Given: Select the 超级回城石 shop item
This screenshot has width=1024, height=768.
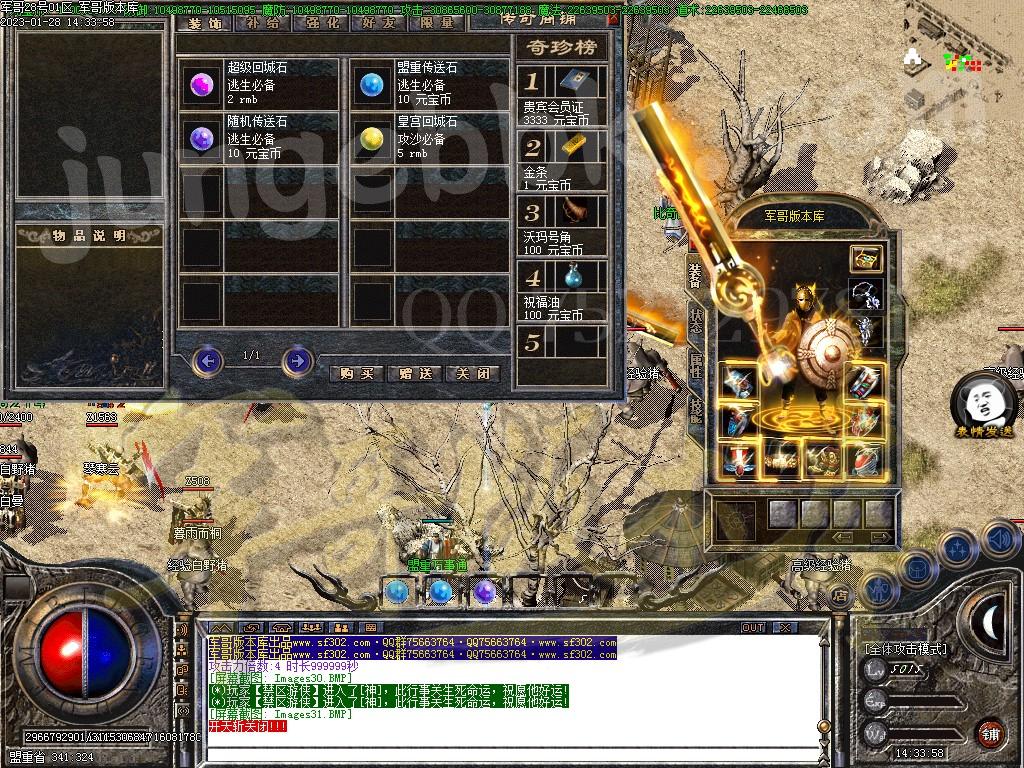Looking at the screenshot, I should coord(203,85).
